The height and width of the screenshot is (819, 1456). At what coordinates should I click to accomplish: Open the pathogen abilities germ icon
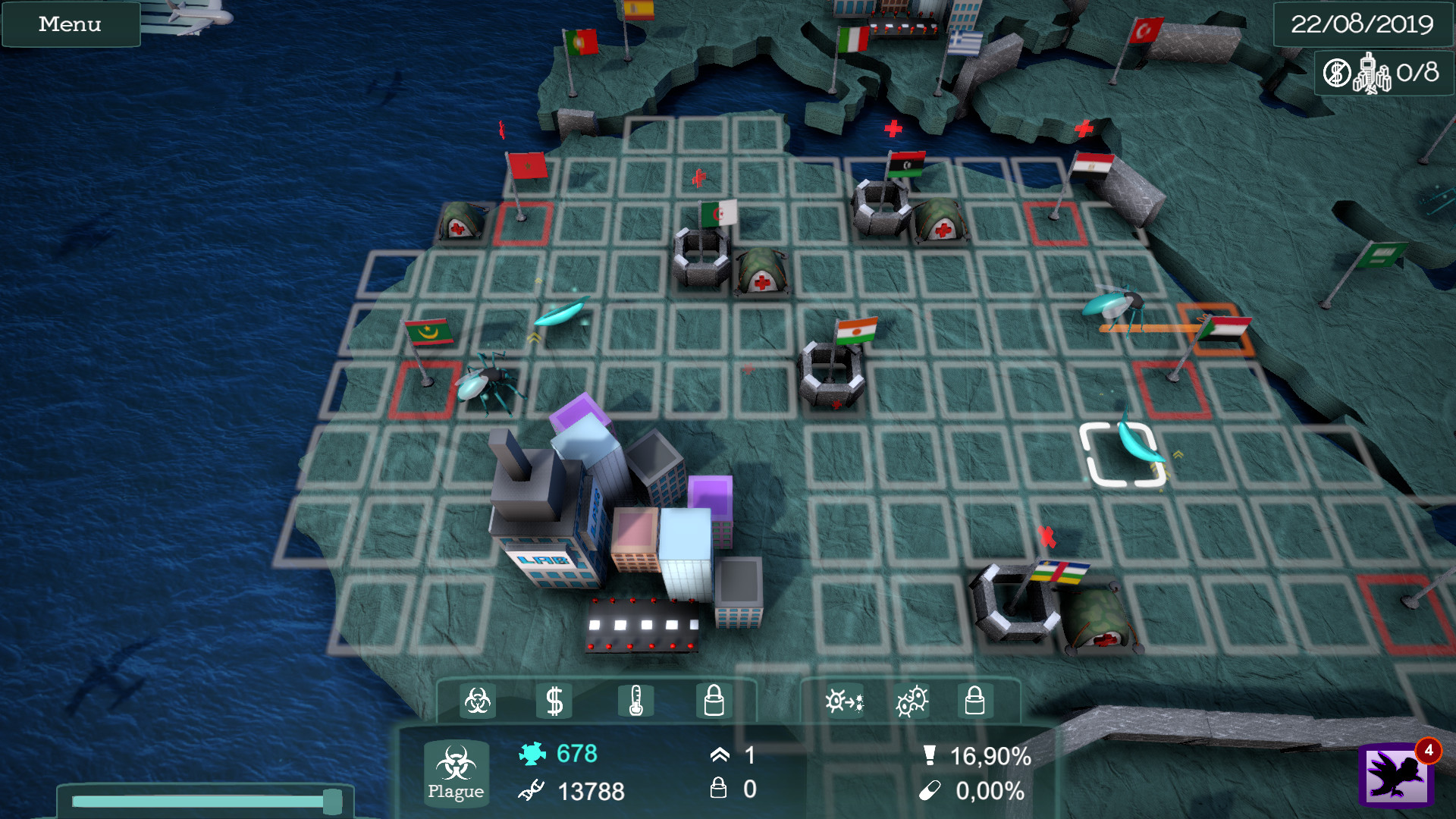click(912, 701)
